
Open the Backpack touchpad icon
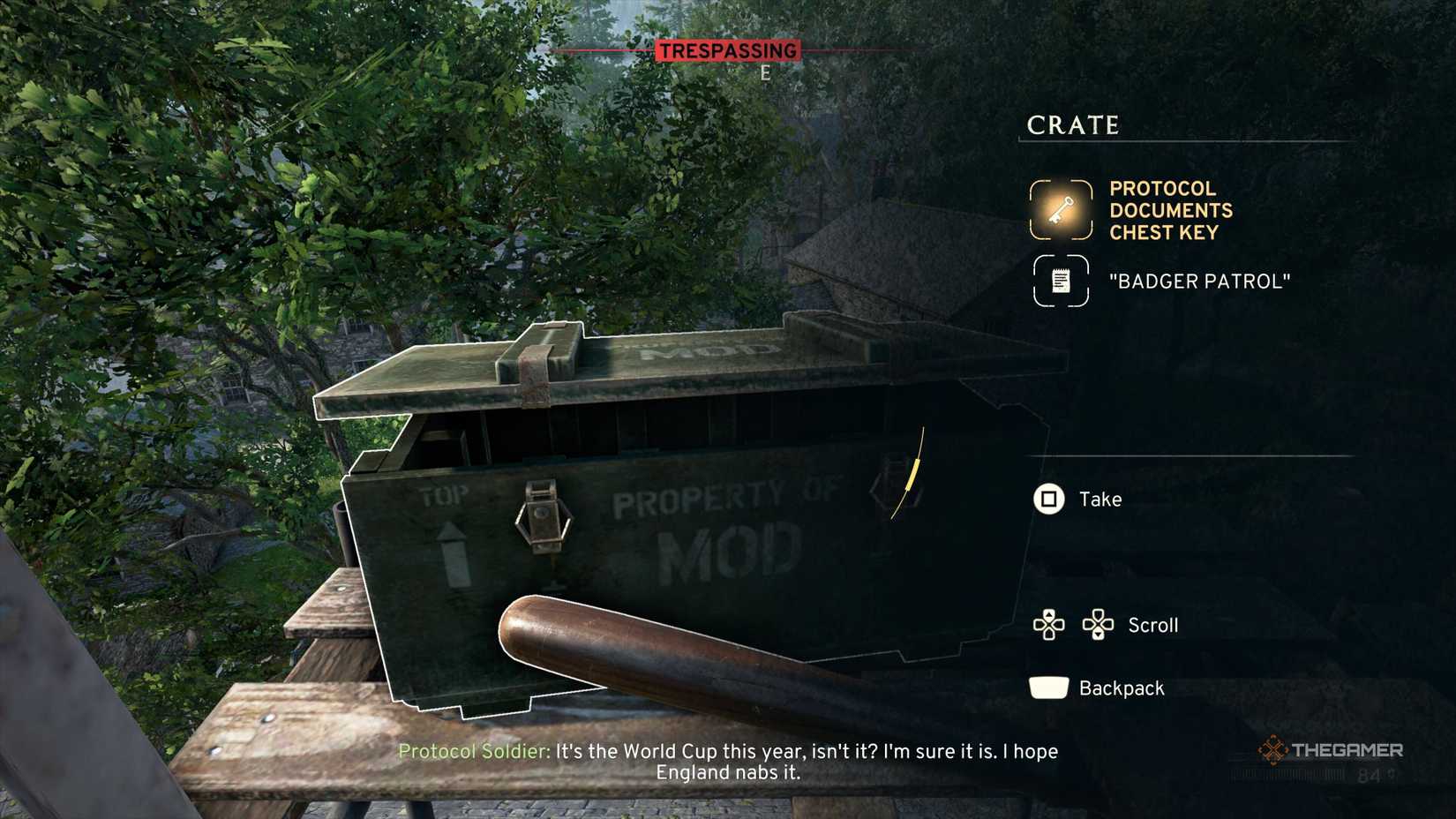pos(1048,688)
